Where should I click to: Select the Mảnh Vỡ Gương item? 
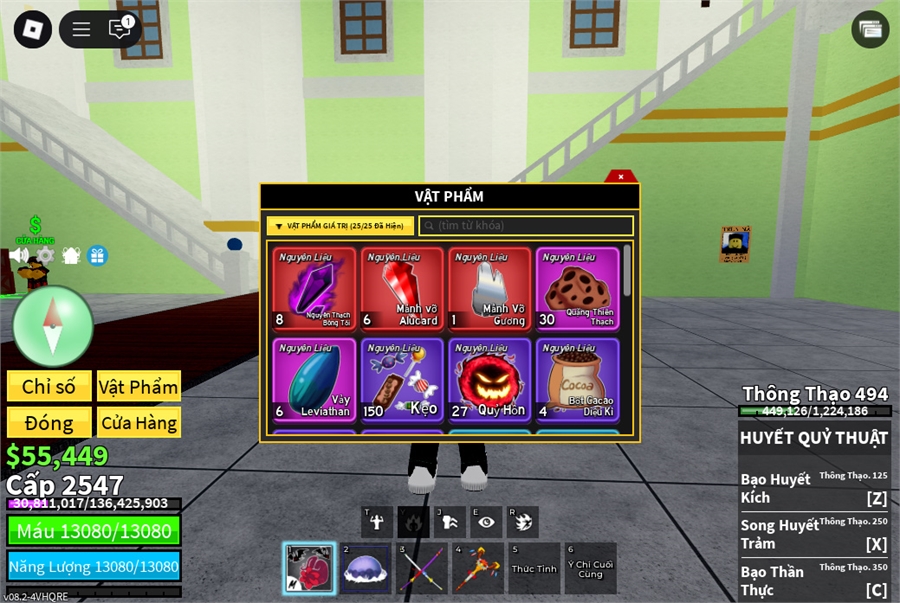(490, 289)
